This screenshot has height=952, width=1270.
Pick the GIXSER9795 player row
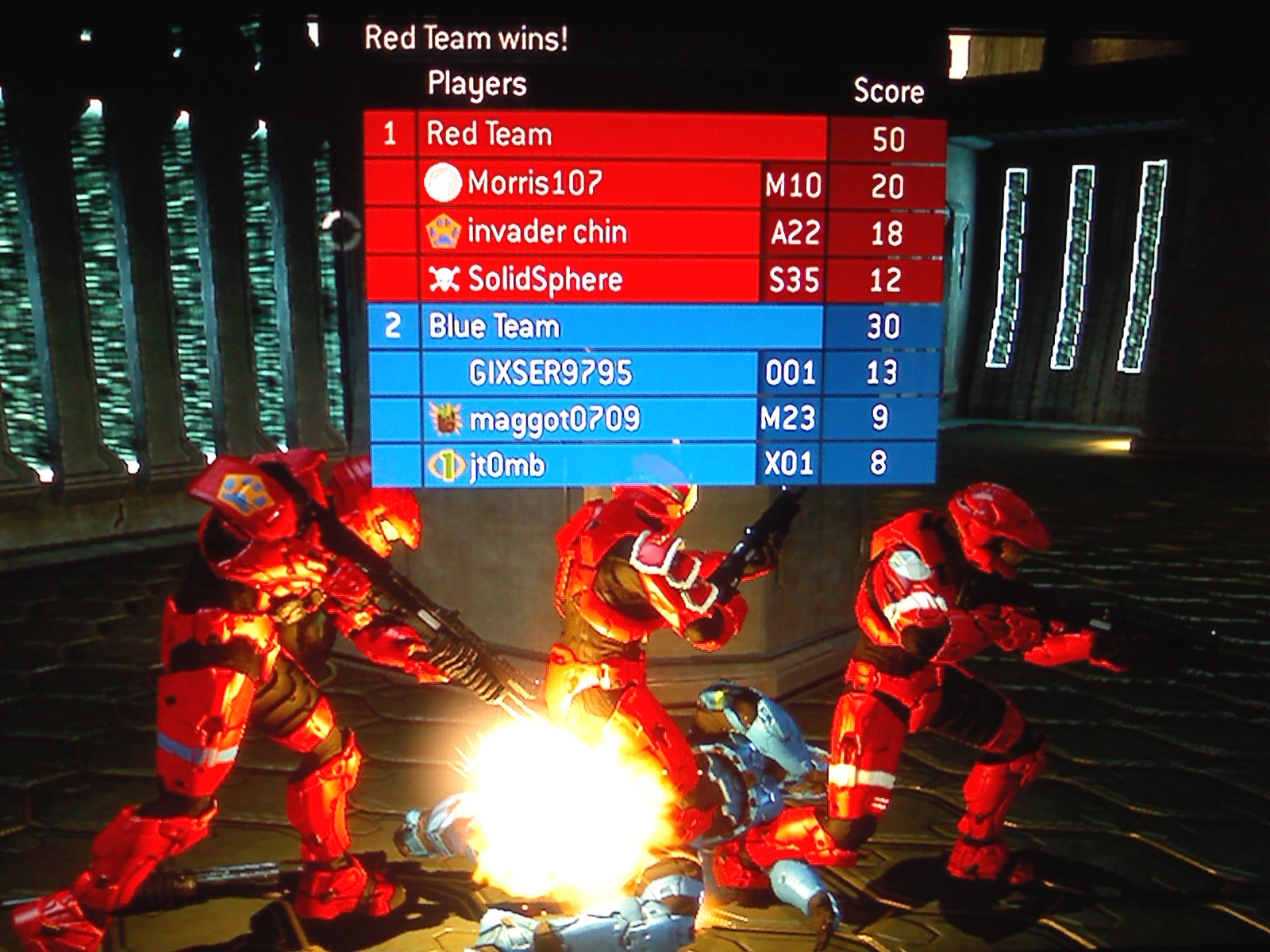pos(551,373)
